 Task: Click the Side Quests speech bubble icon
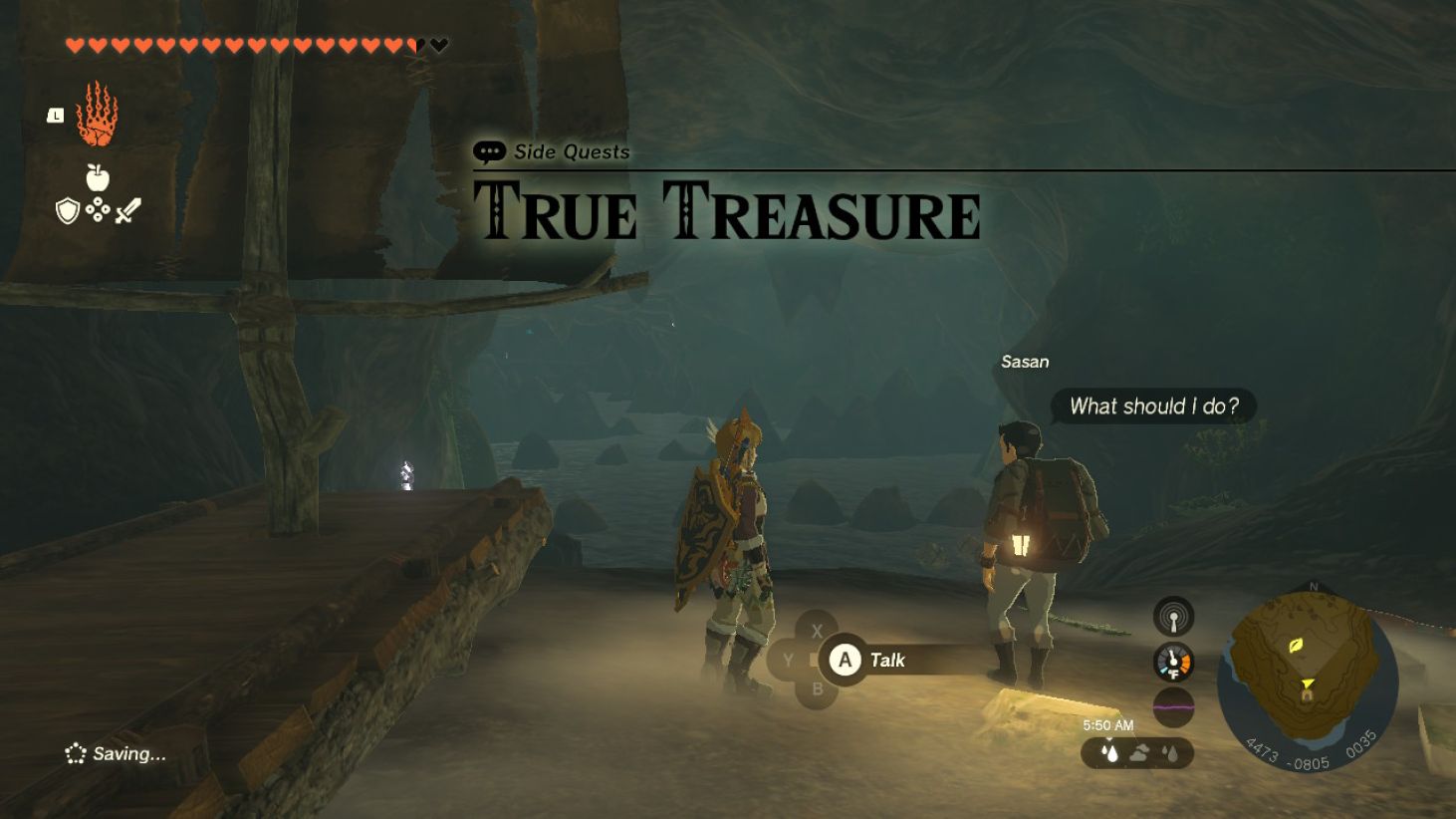[489, 151]
